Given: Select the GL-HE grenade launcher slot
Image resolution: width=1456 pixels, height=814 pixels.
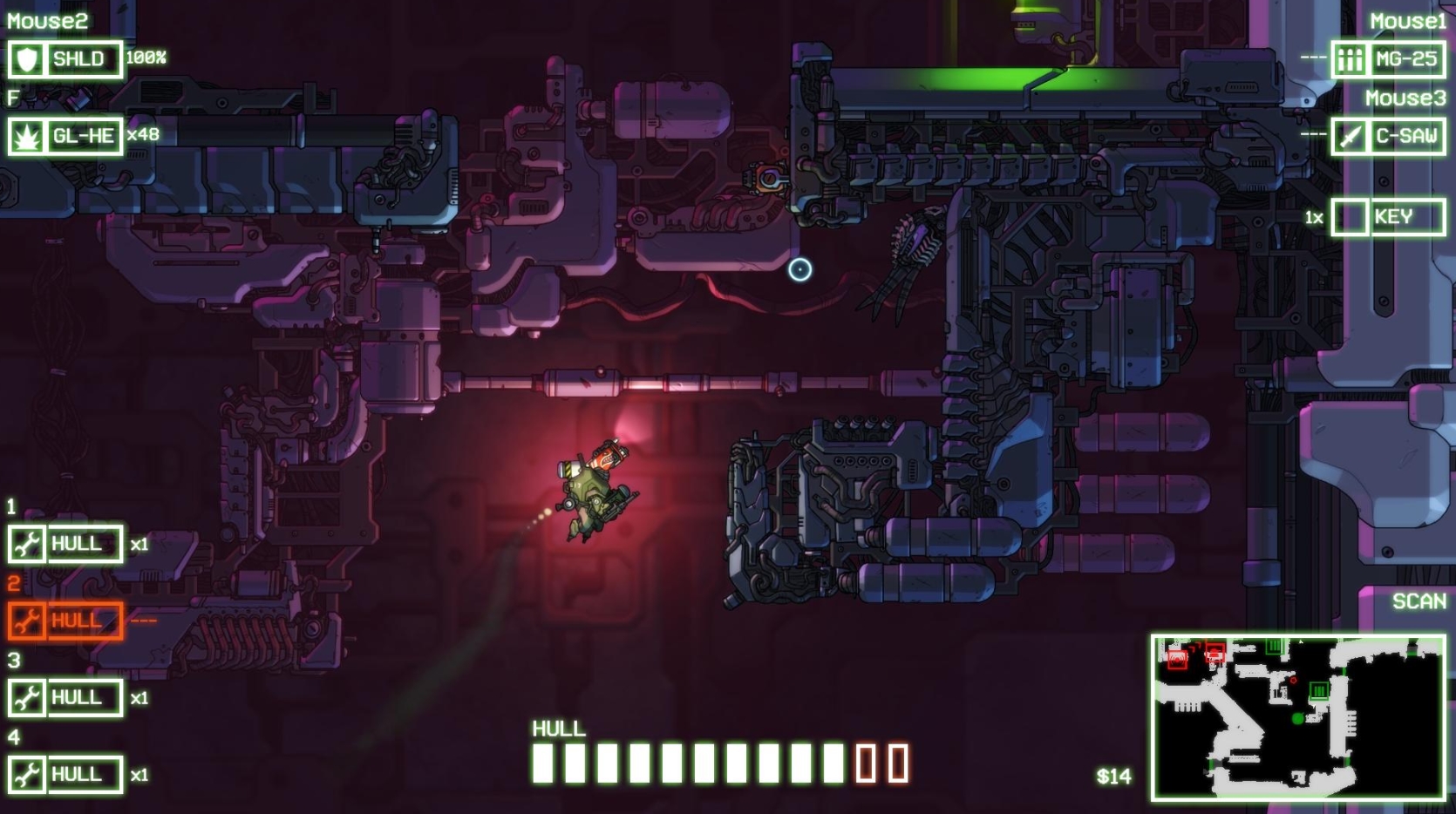Looking at the screenshot, I should click(x=65, y=137).
